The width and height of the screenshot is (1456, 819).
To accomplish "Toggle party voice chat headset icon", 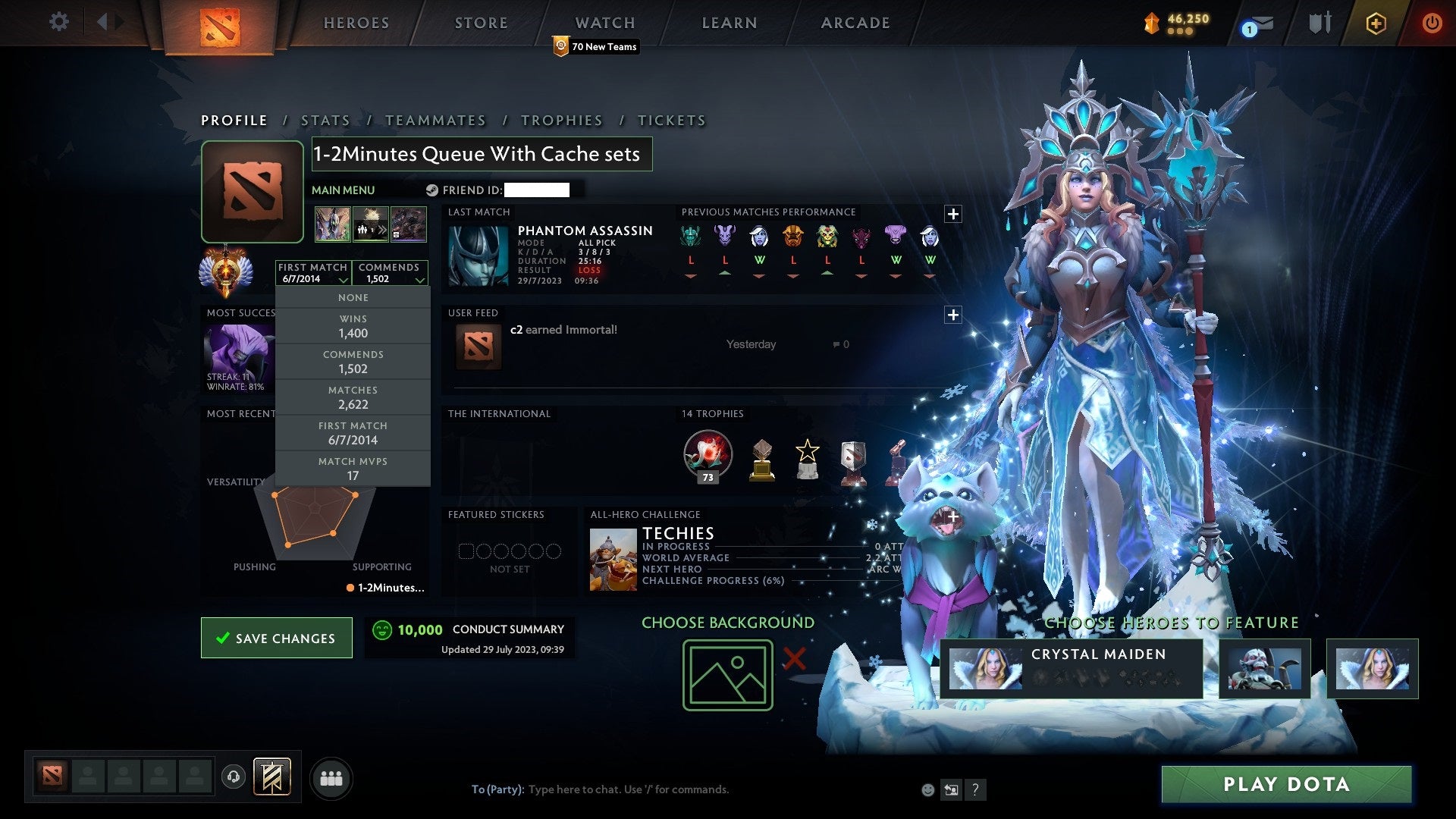I will pos(233,777).
